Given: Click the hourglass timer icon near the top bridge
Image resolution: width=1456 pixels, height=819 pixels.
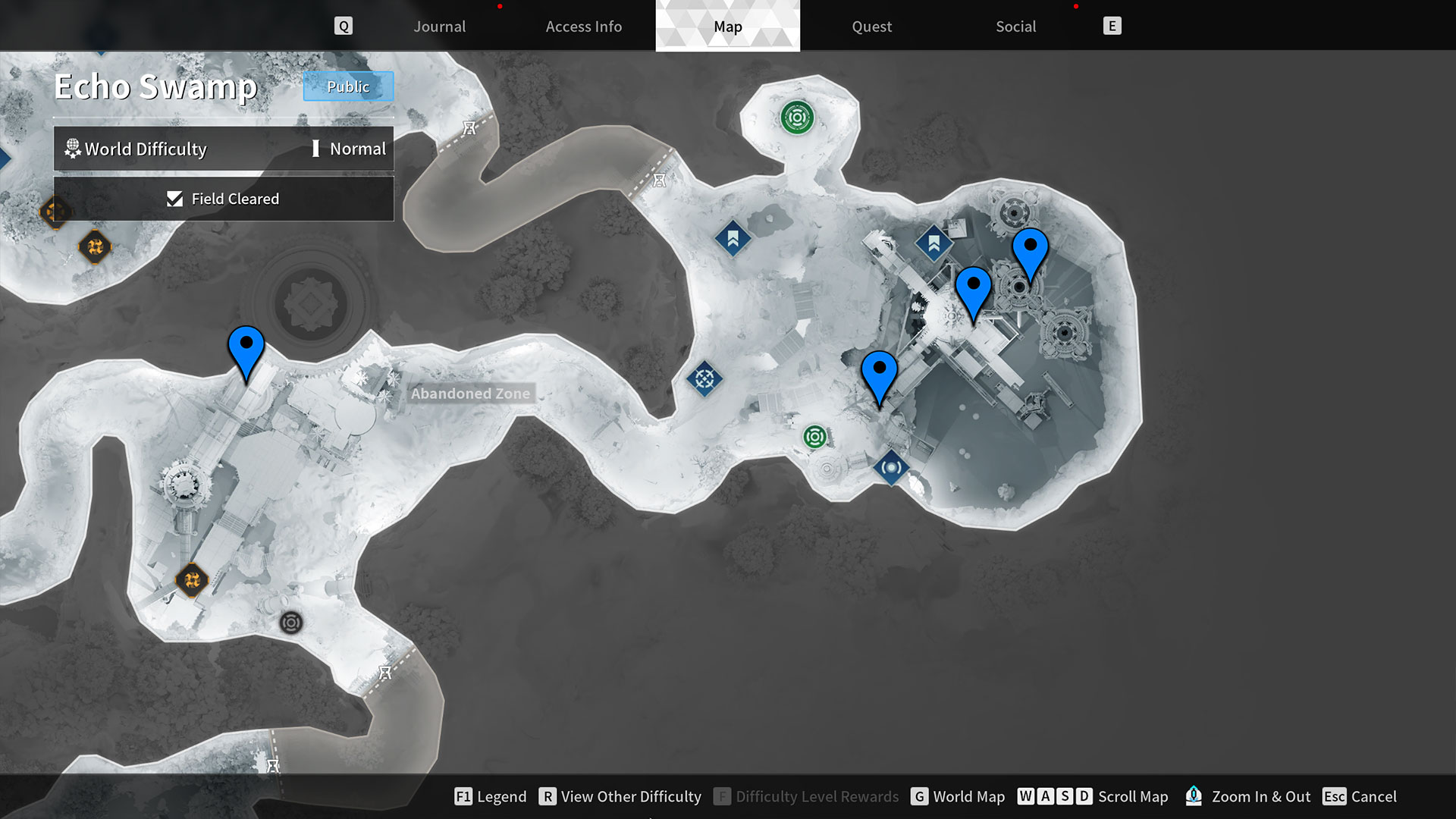Looking at the screenshot, I should click(x=469, y=127).
